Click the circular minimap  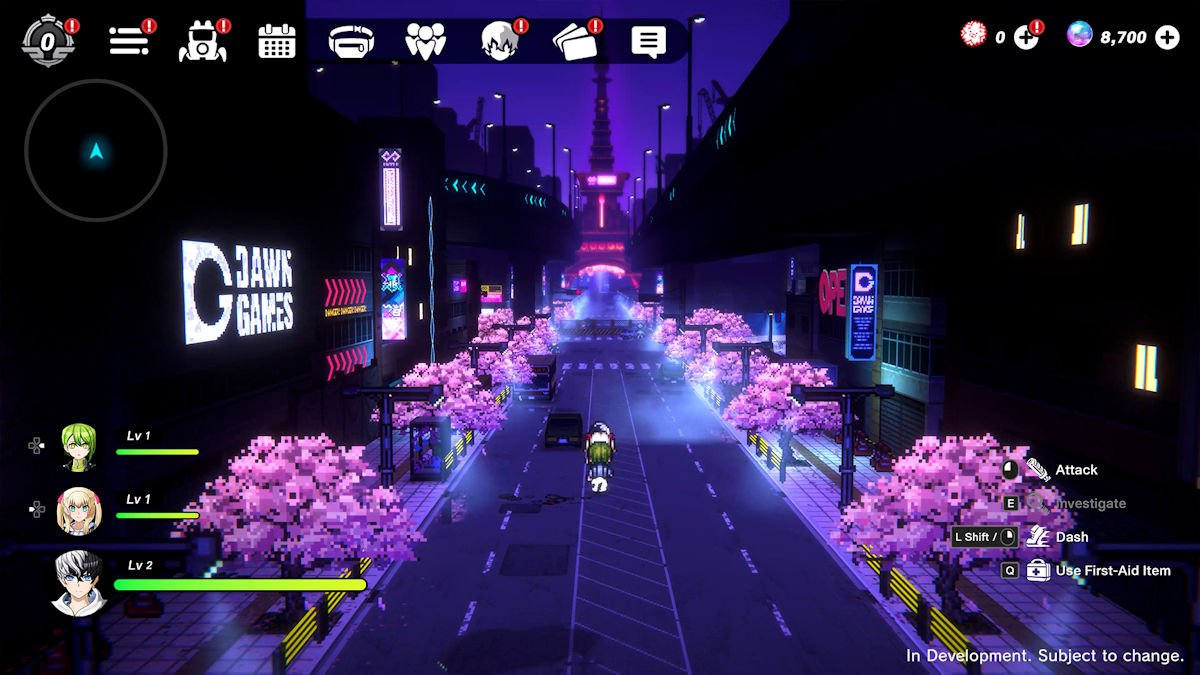click(x=96, y=152)
